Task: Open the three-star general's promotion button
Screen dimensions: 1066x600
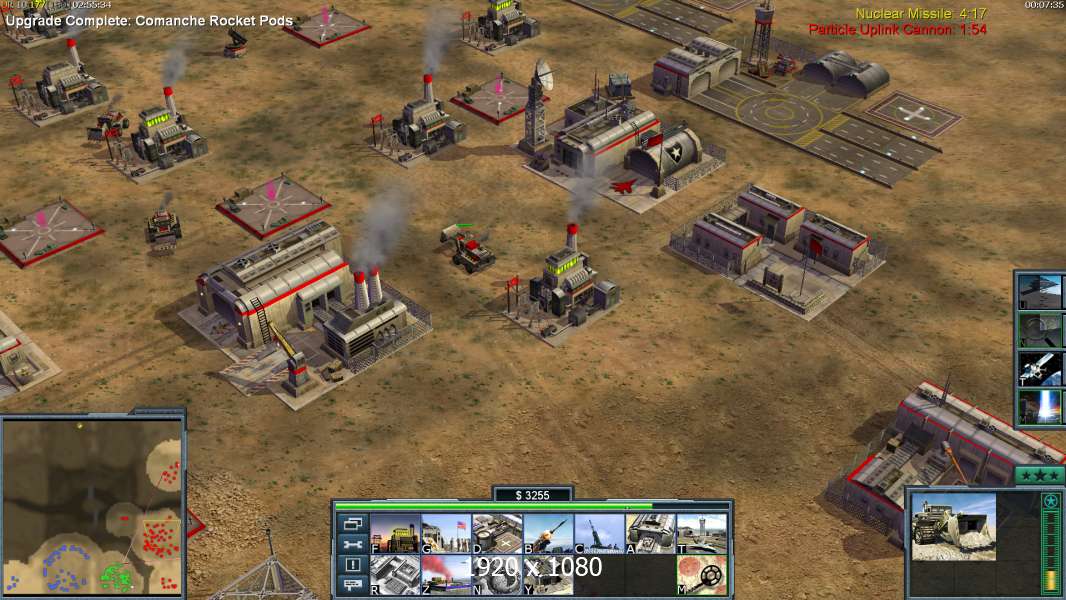Action: coord(1039,475)
